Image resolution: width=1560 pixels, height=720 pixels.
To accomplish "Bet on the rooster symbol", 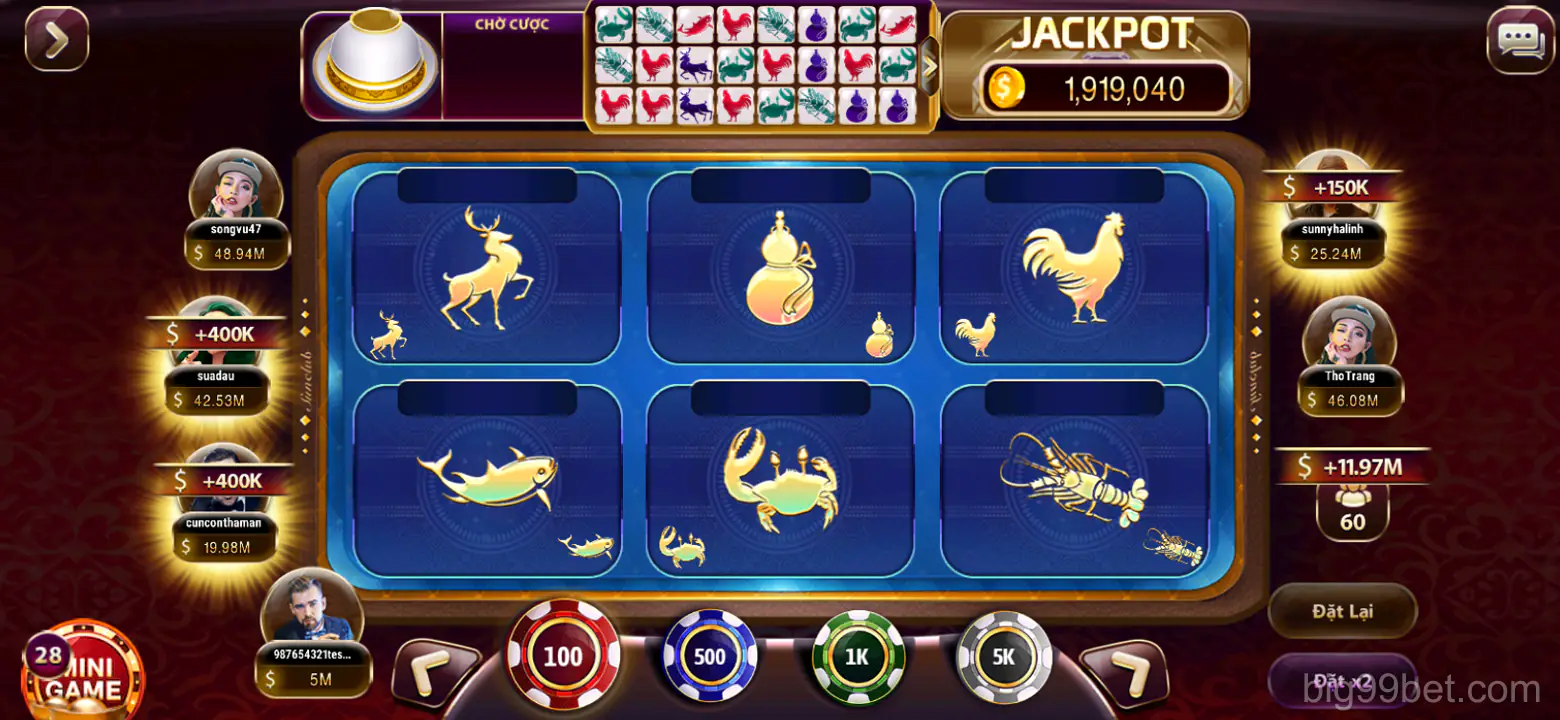I will [1075, 270].
